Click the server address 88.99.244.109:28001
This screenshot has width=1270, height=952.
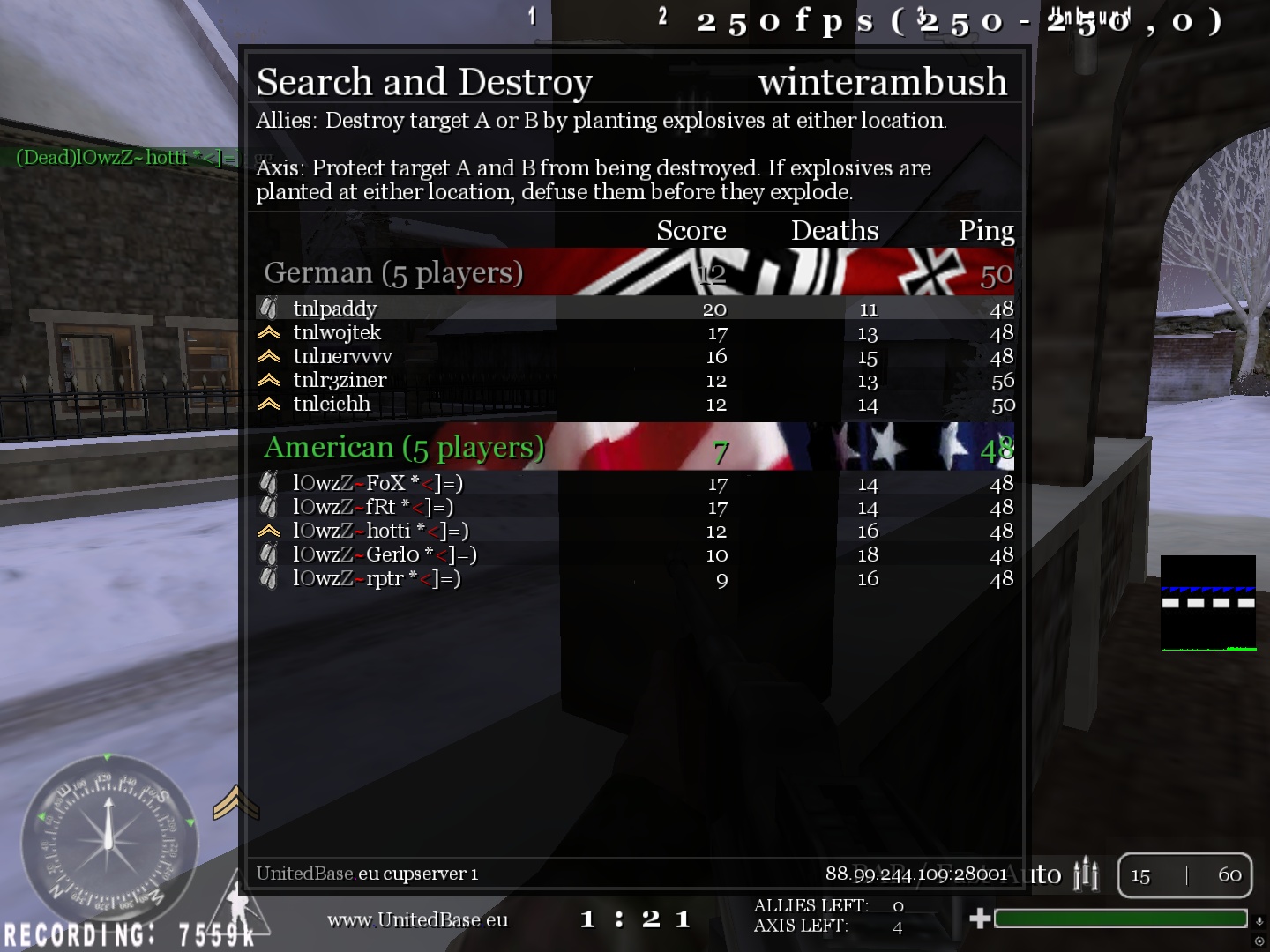915,874
